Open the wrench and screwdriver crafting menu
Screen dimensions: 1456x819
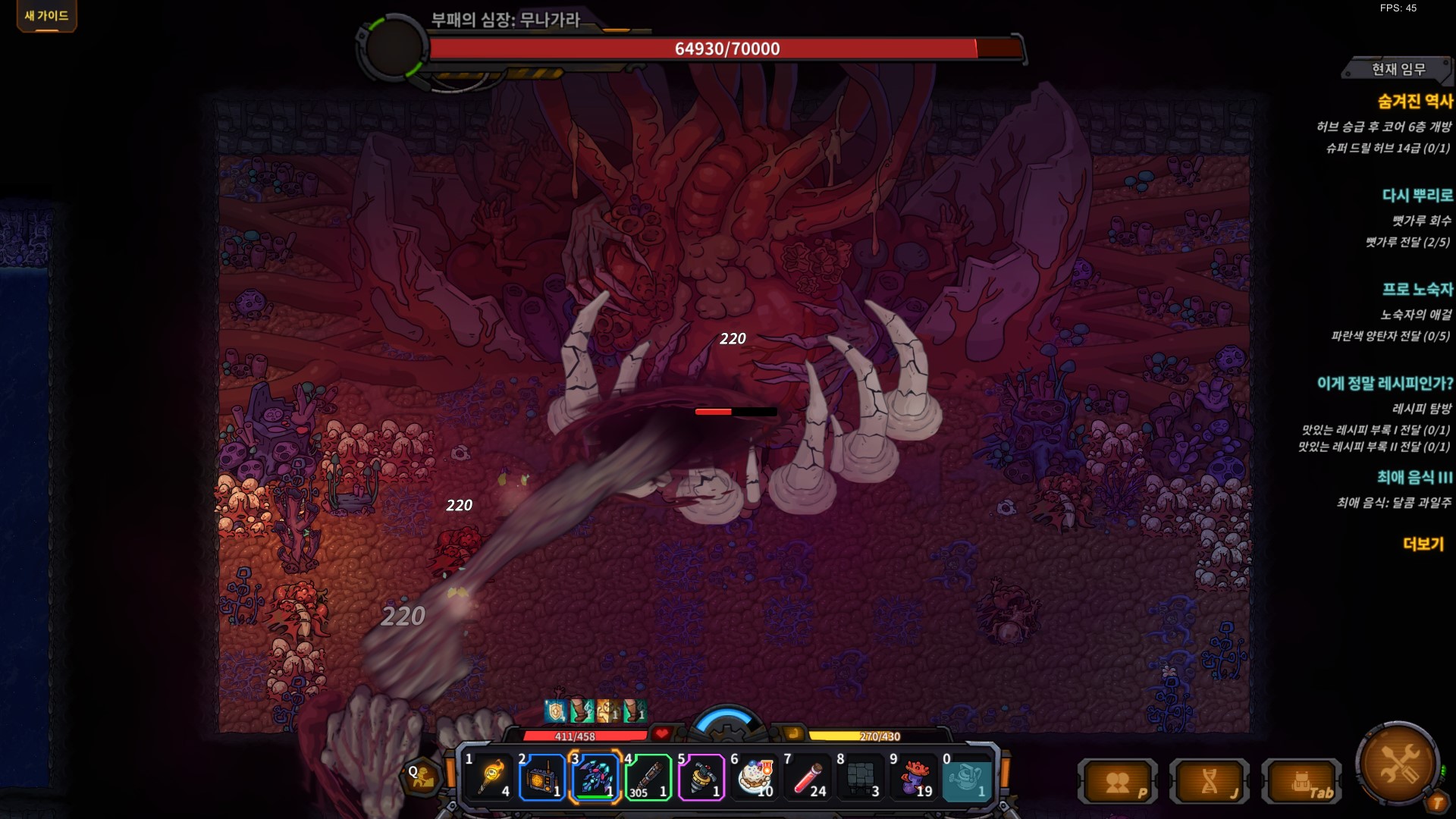[x=1398, y=763]
